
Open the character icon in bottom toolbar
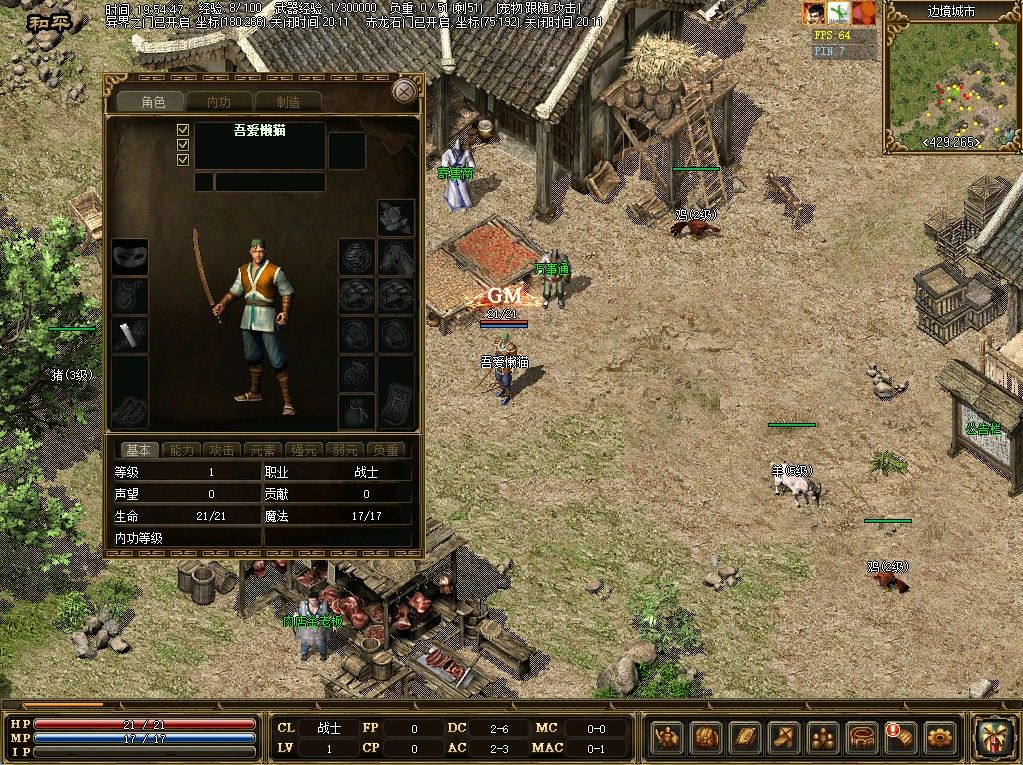(x=667, y=738)
